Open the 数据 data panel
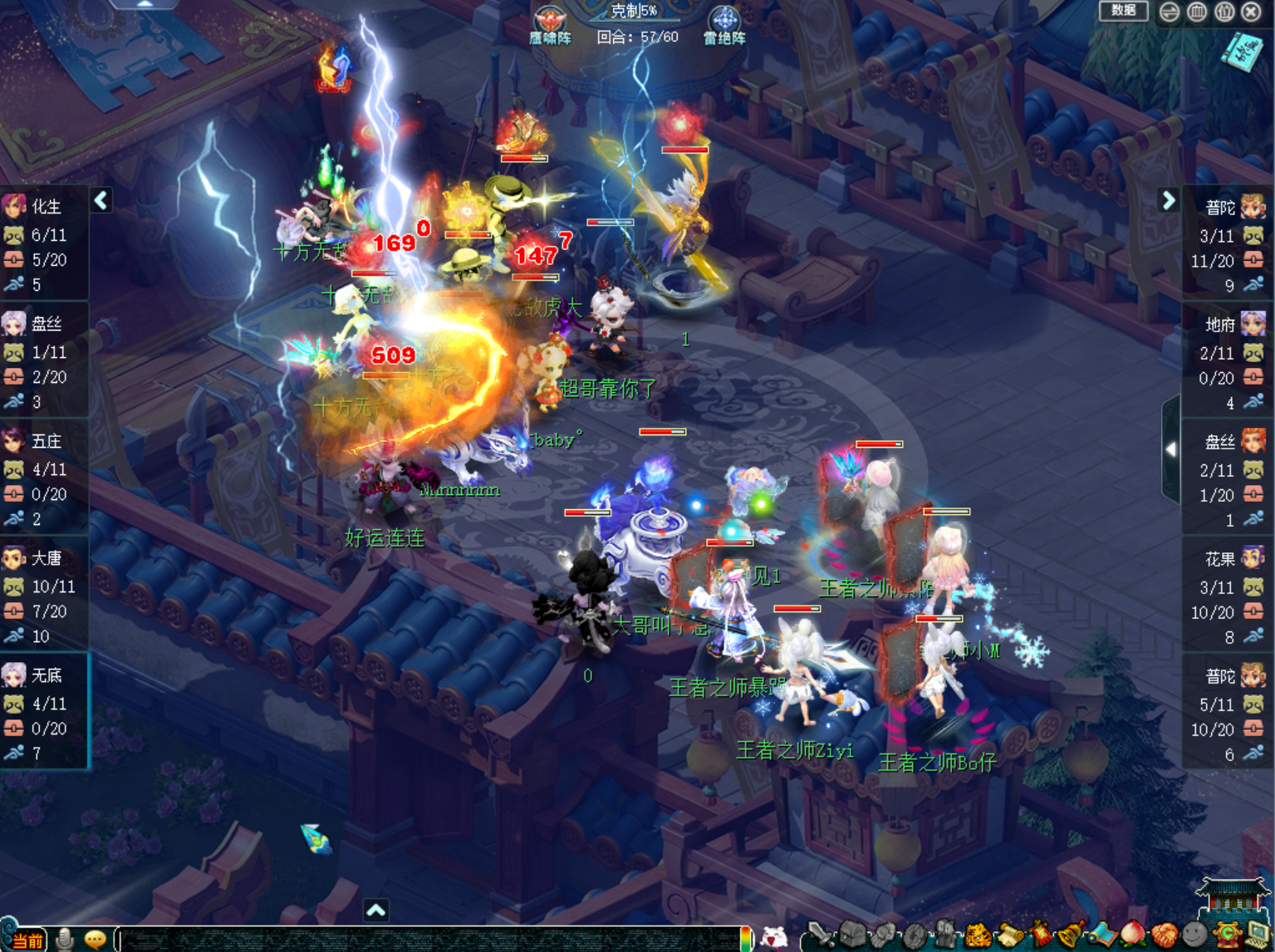Viewport: 1275px width, 952px height. point(1123,11)
